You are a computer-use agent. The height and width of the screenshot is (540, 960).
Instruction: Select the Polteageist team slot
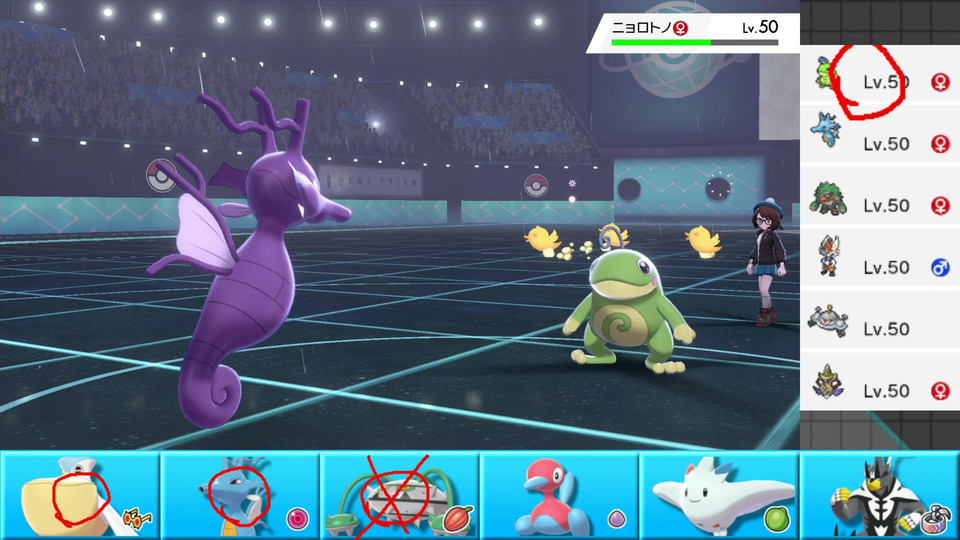(x=80, y=495)
